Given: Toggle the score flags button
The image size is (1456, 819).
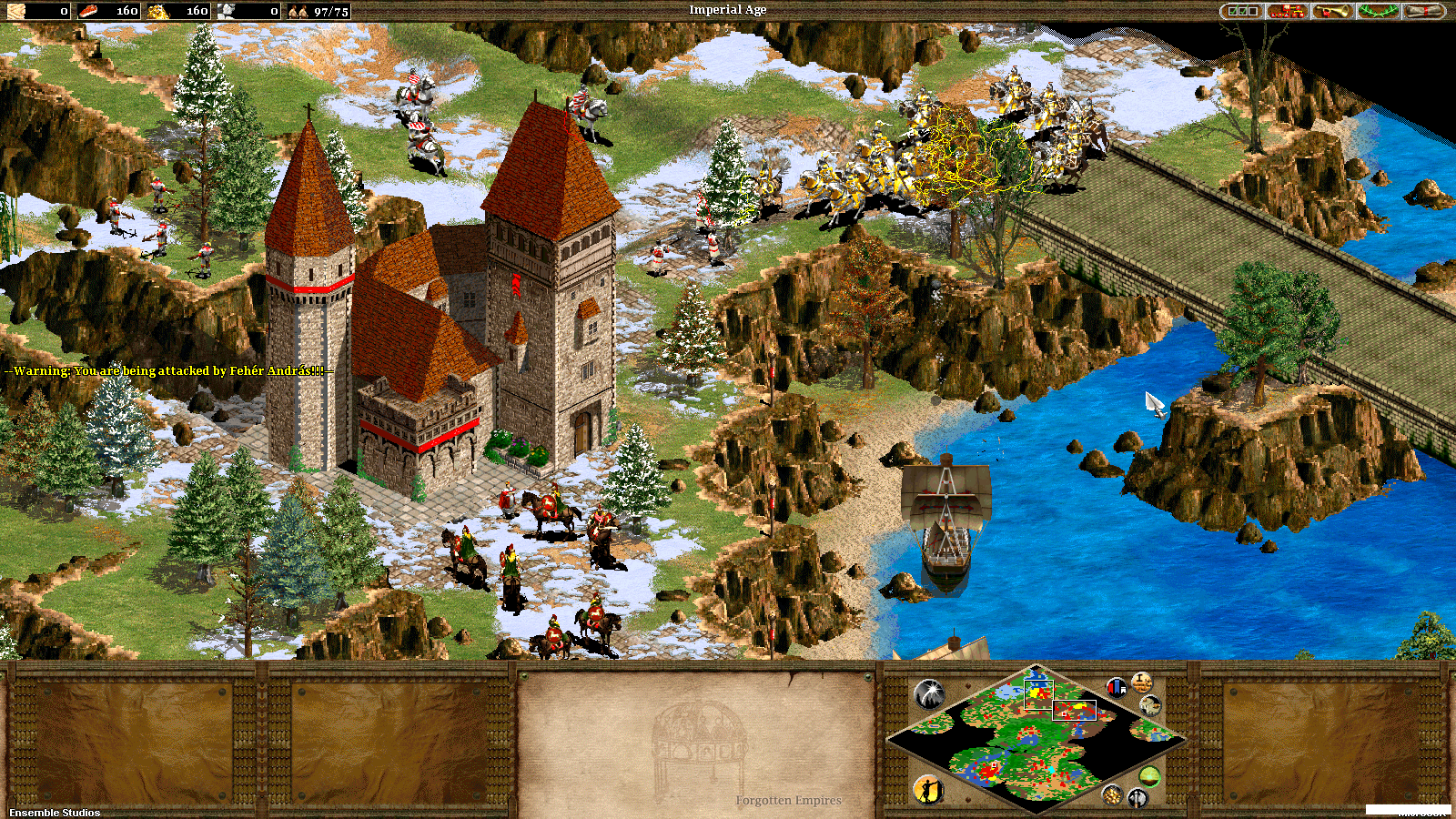Looking at the screenshot, I should (x=1117, y=688).
